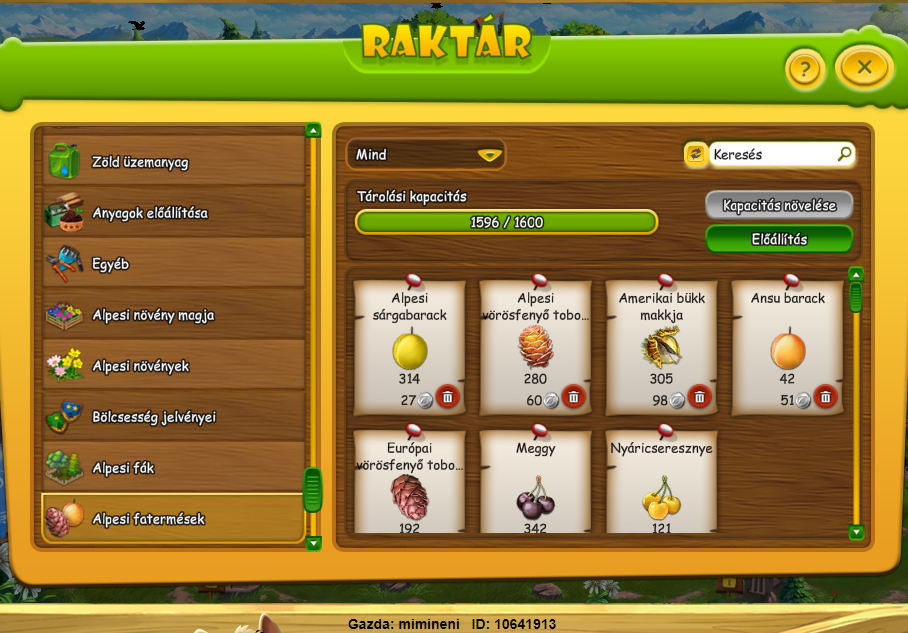The width and height of the screenshot is (908, 633).
Task: Open the Alpesi fák category
Action: [174, 468]
